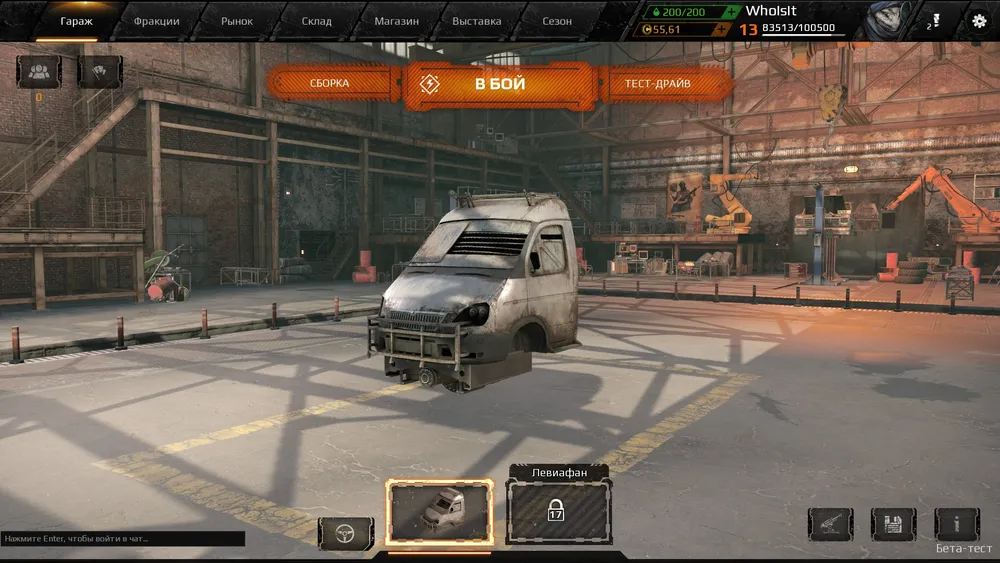This screenshot has height=563, width=1000.
Task: Start a battle with В БОЙ
Action: pos(500,84)
